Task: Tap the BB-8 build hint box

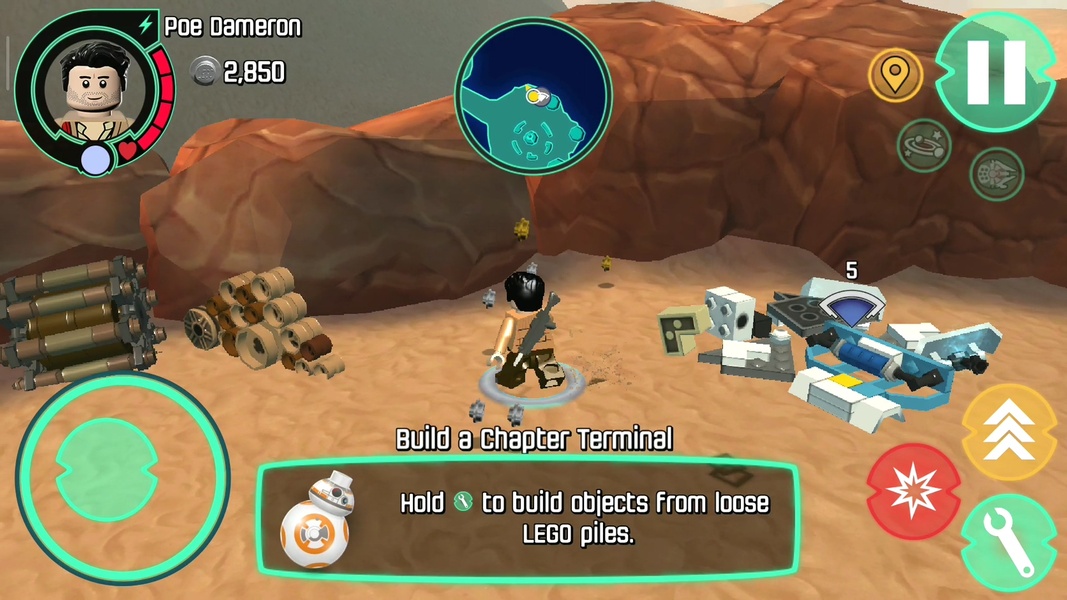Action: coord(528,518)
